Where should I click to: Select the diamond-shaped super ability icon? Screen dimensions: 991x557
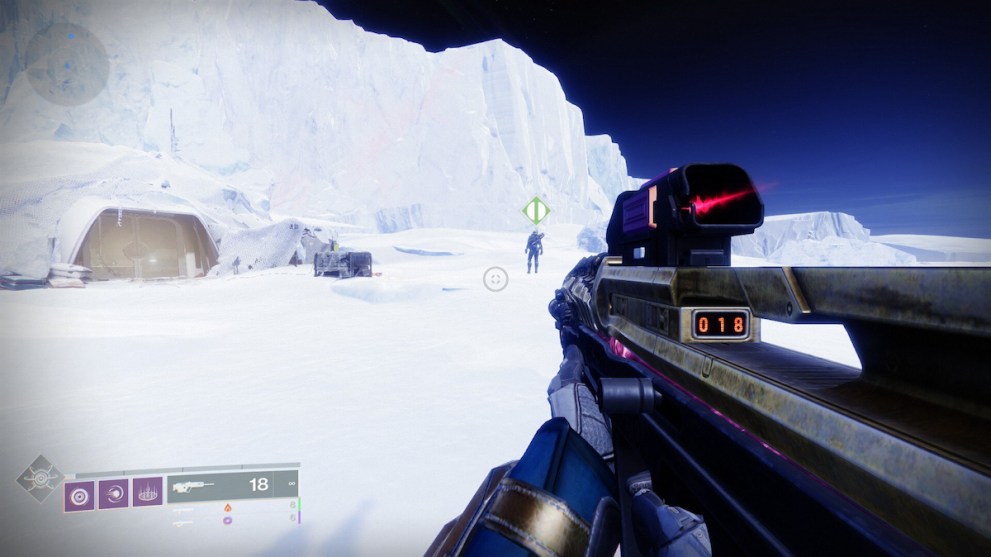pos(39,479)
